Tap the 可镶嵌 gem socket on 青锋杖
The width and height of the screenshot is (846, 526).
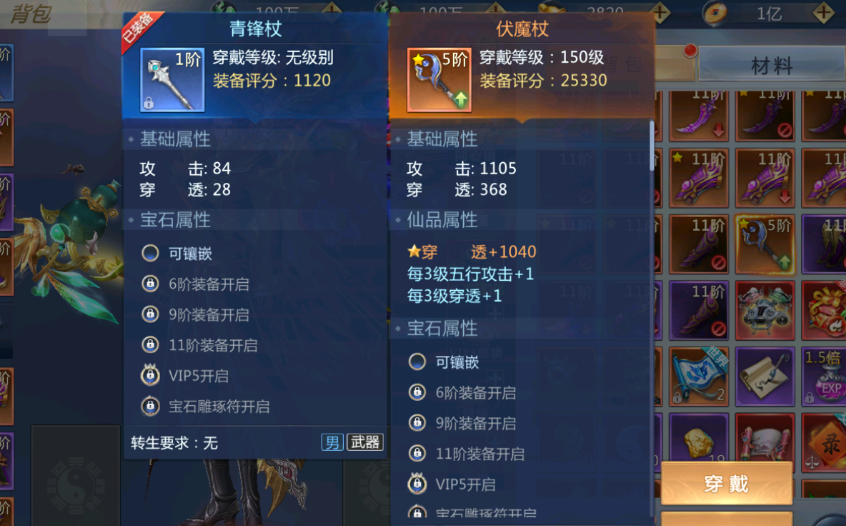pyautogui.click(x=150, y=254)
